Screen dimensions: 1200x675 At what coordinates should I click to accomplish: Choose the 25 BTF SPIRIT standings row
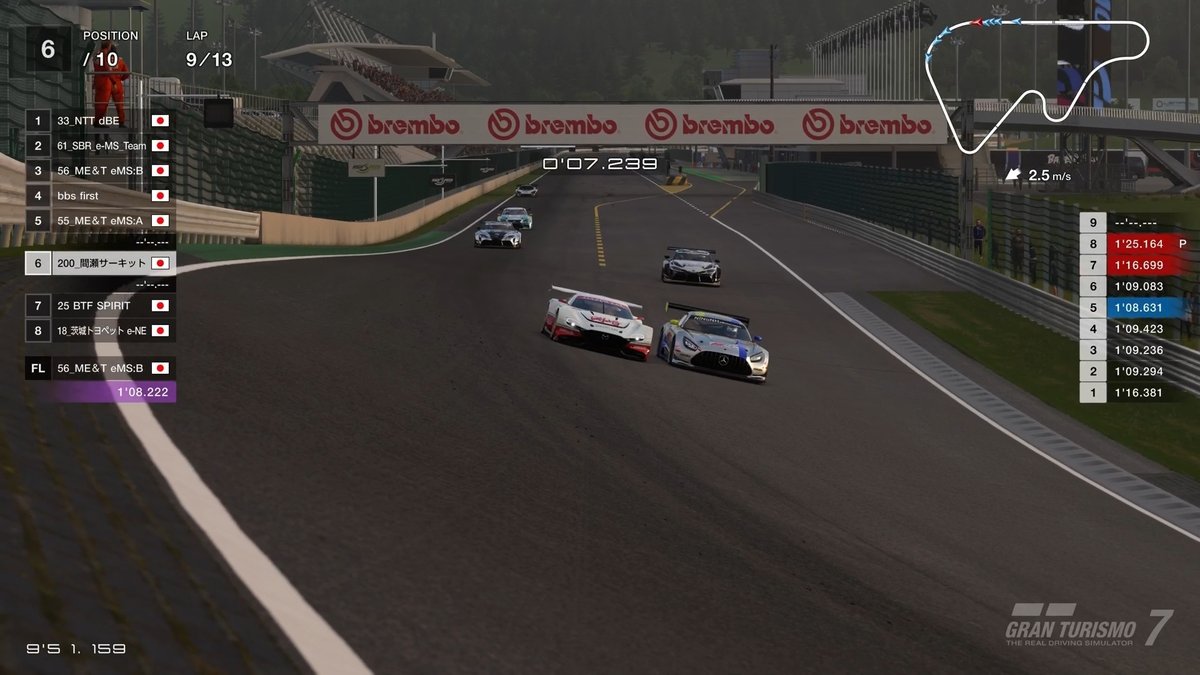click(x=100, y=306)
